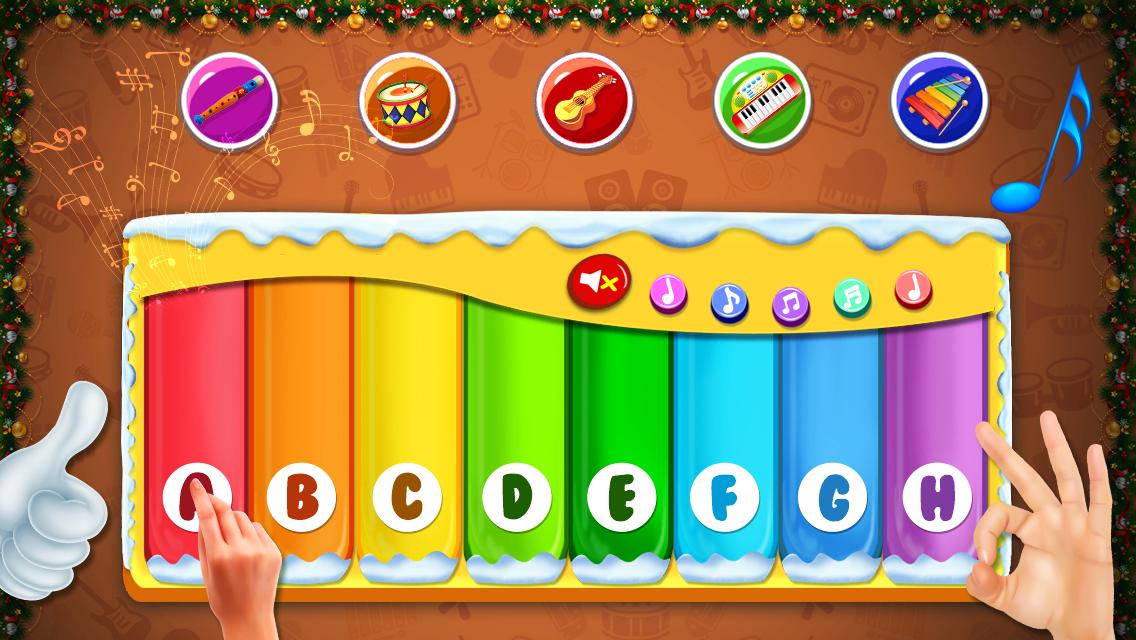Image resolution: width=1136 pixels, height=640 pixels.
Task: Play the teal music note song
Action: tap(852, 297)
